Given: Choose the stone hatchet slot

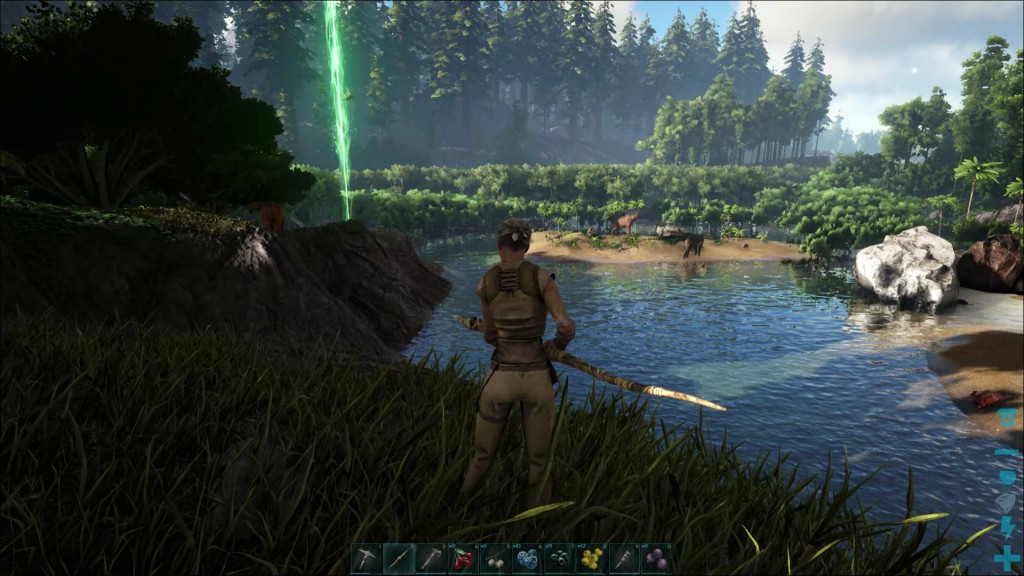Looking at the screenshot, I should (431, 559).
